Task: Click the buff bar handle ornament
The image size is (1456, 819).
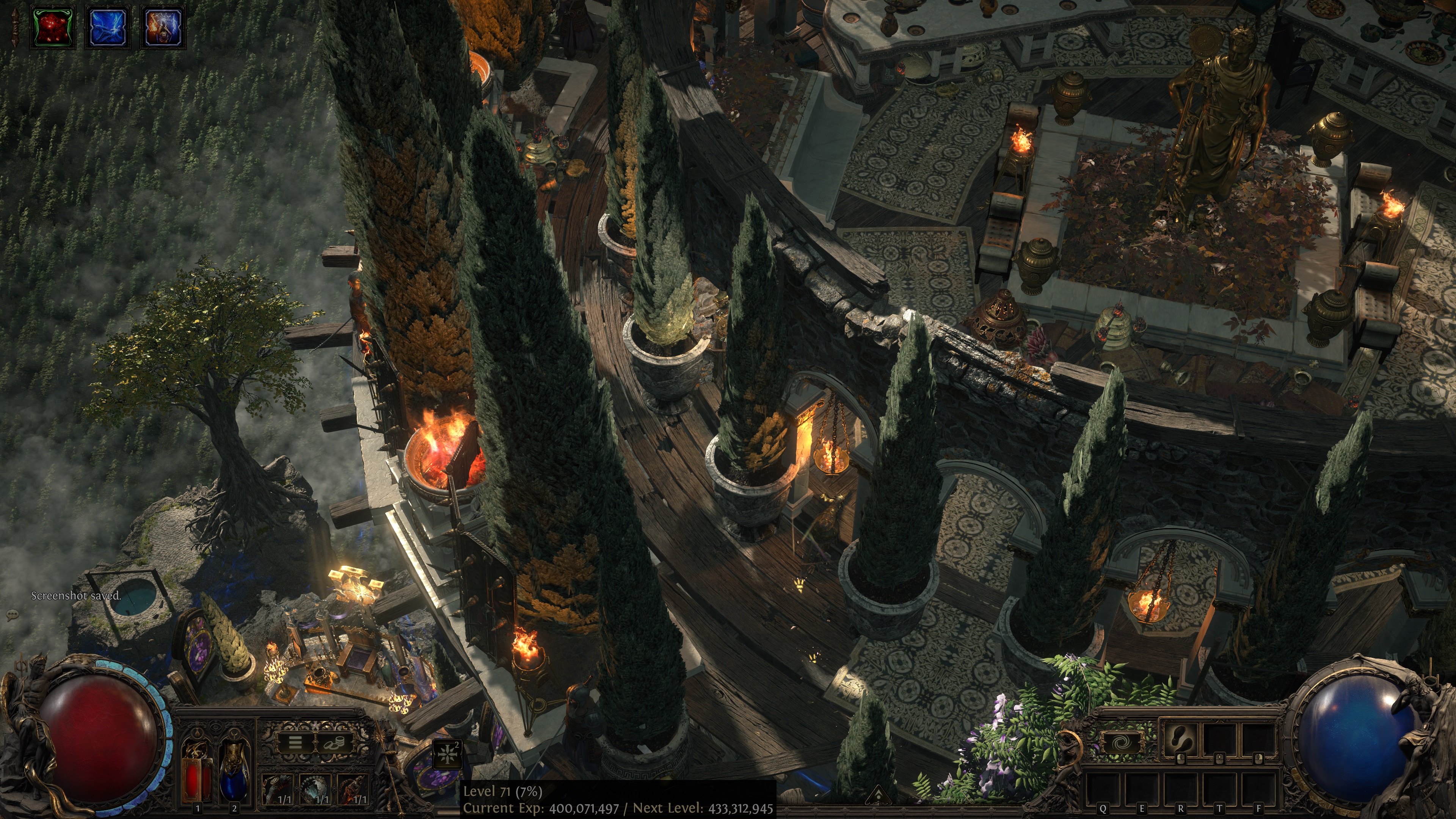Action: pyautogui.click(x=15, y=27)
